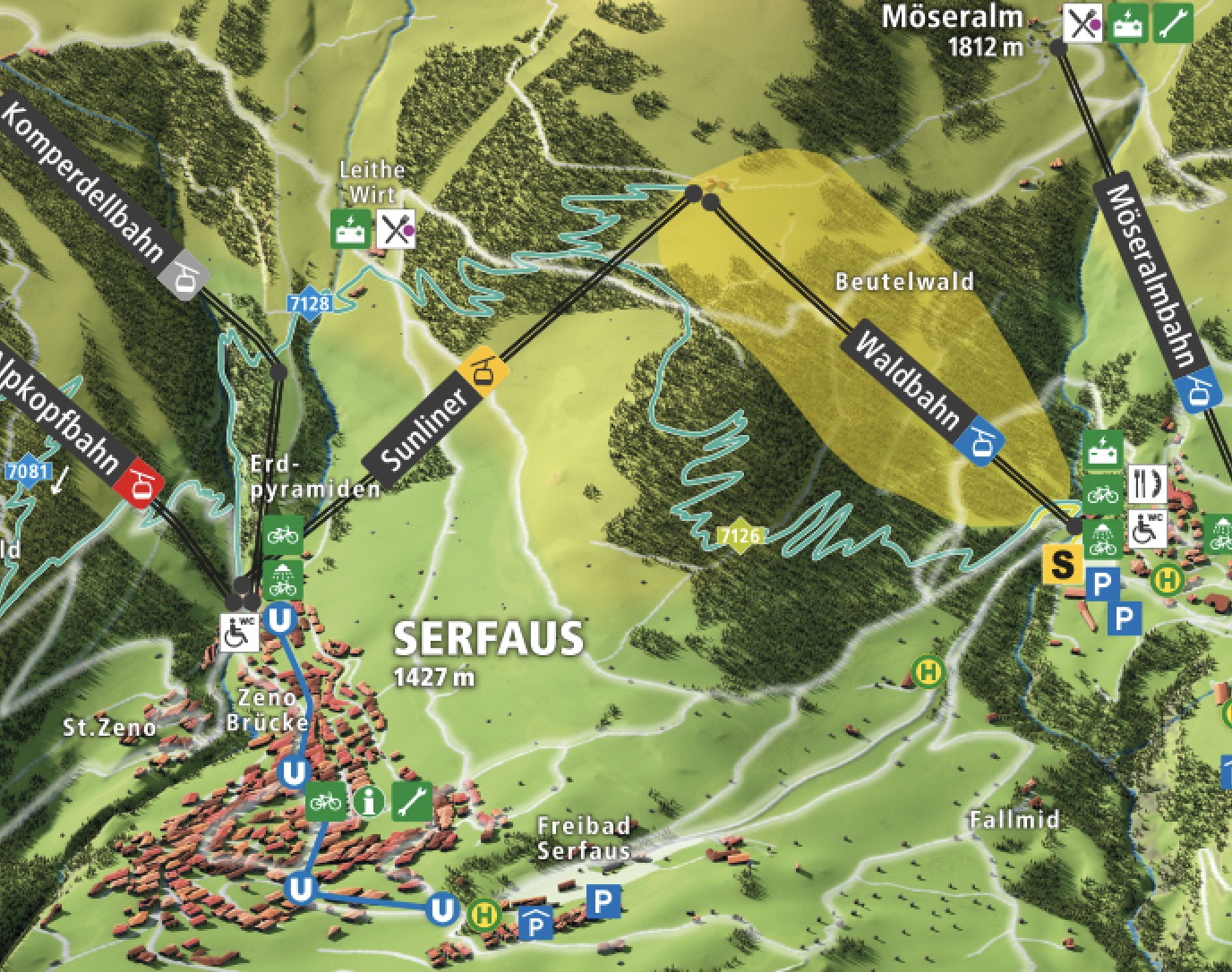Click the wheelchair WC icon by St. Zeno

pyautogui.click(x=239, y=632)
